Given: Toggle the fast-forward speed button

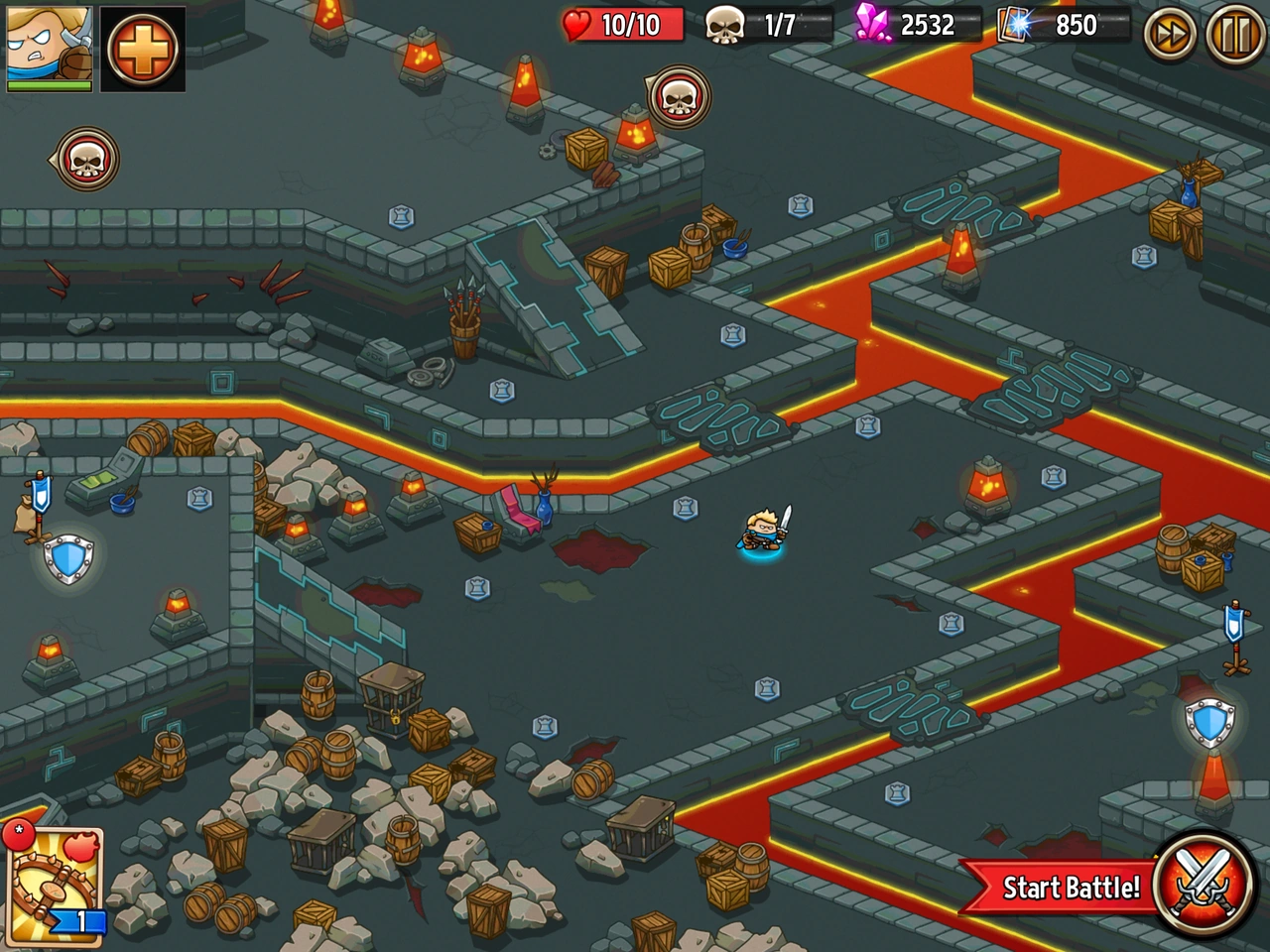Looking at the screenshot, I should click(x=1170, y=34).
